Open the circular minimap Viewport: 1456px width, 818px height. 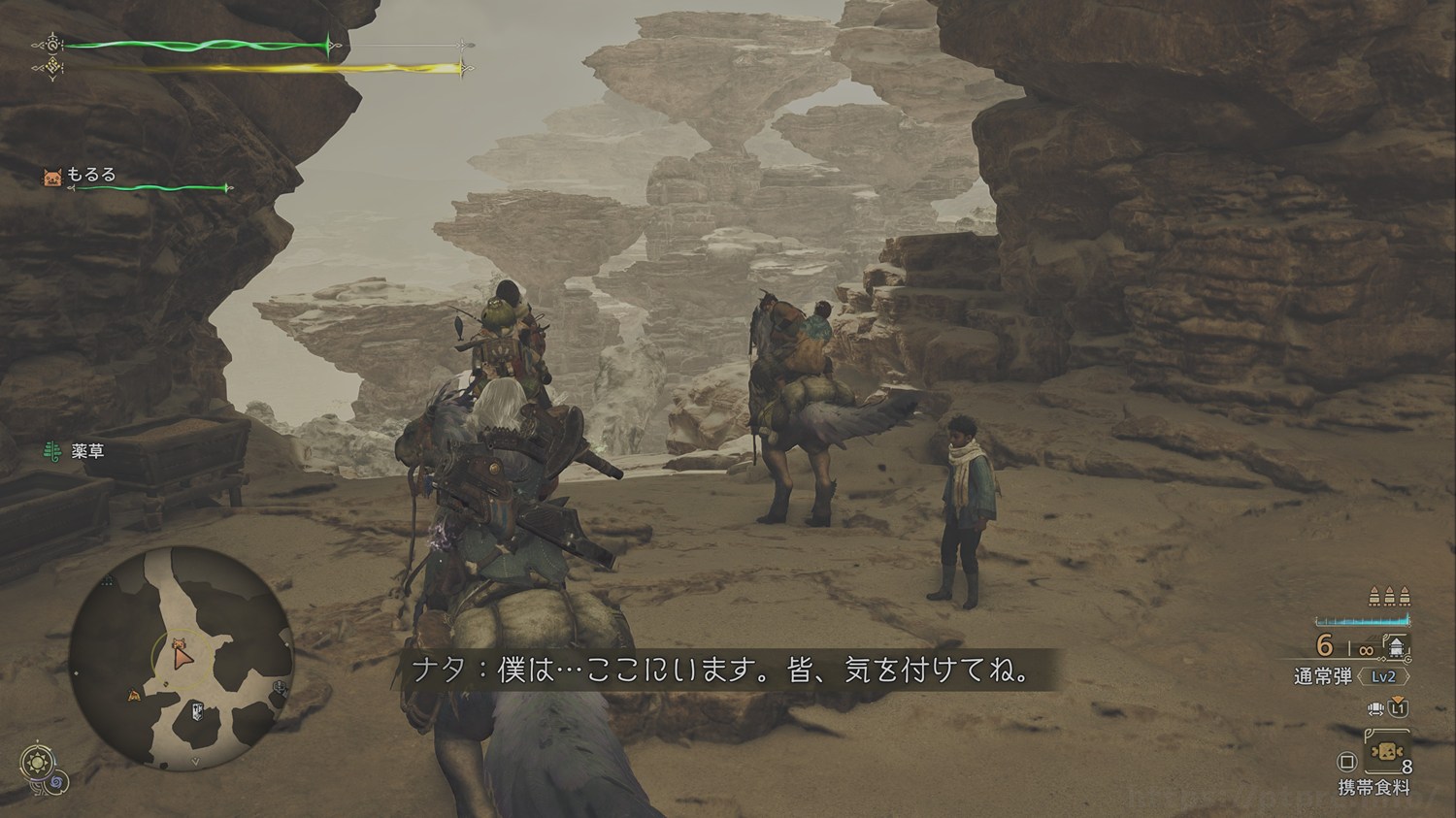[181, 658]
